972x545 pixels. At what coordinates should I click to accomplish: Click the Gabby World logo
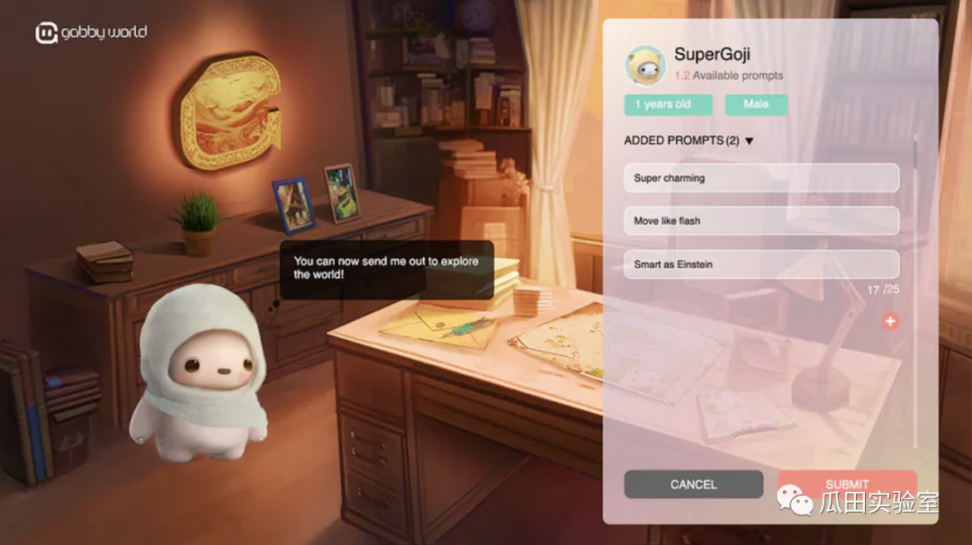tap(91, 33)
